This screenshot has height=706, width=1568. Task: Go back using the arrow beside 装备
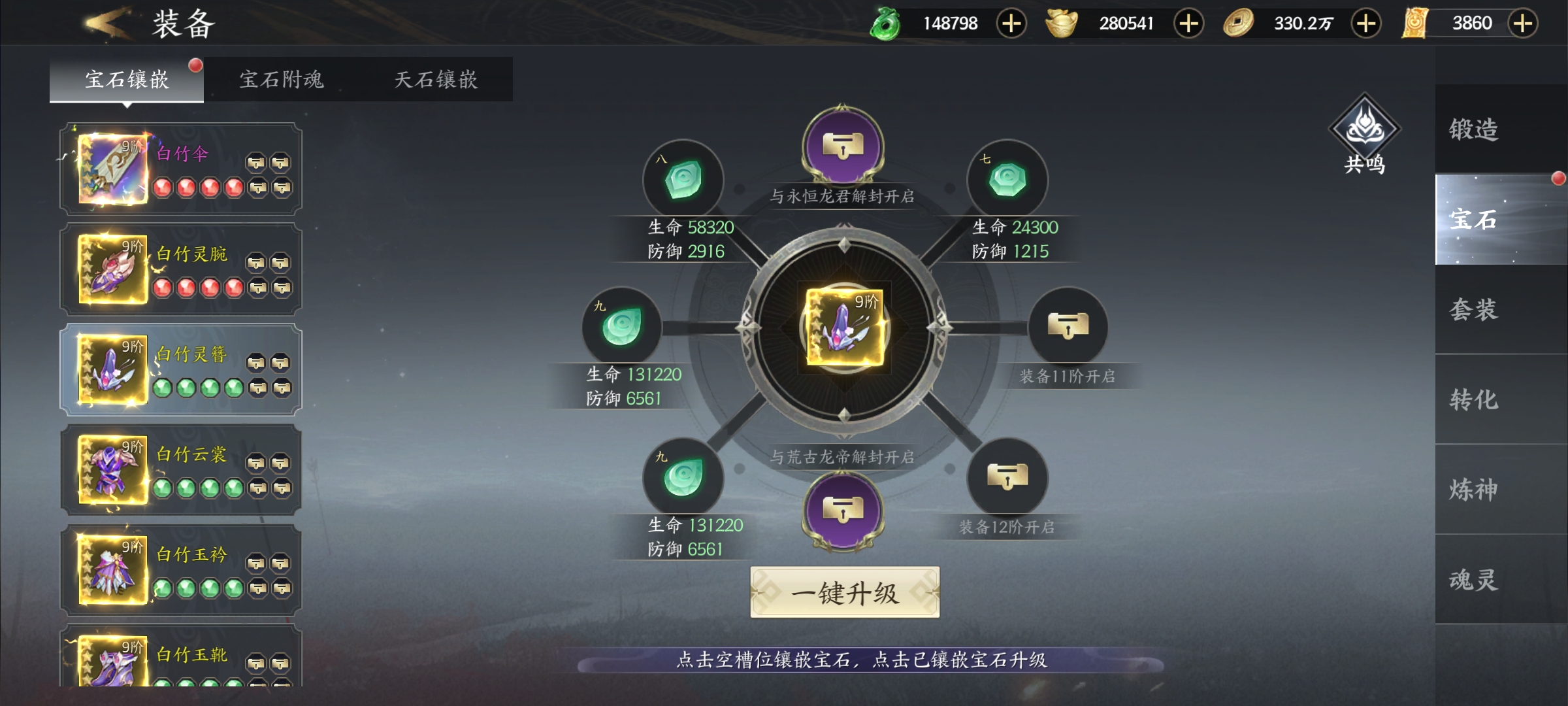pos(105,24)
